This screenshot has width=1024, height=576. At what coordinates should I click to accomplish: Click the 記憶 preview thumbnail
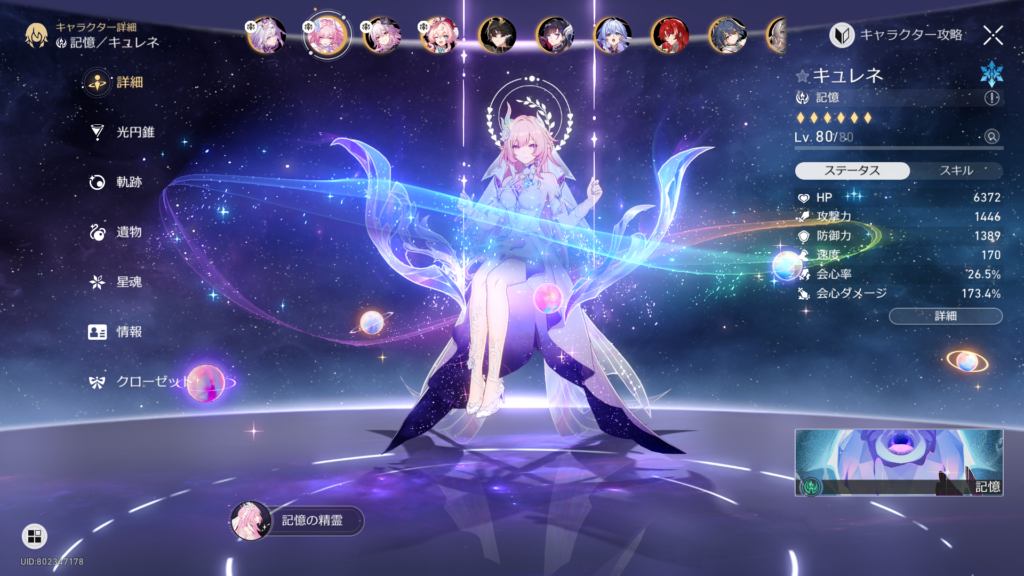click(898, 463)
